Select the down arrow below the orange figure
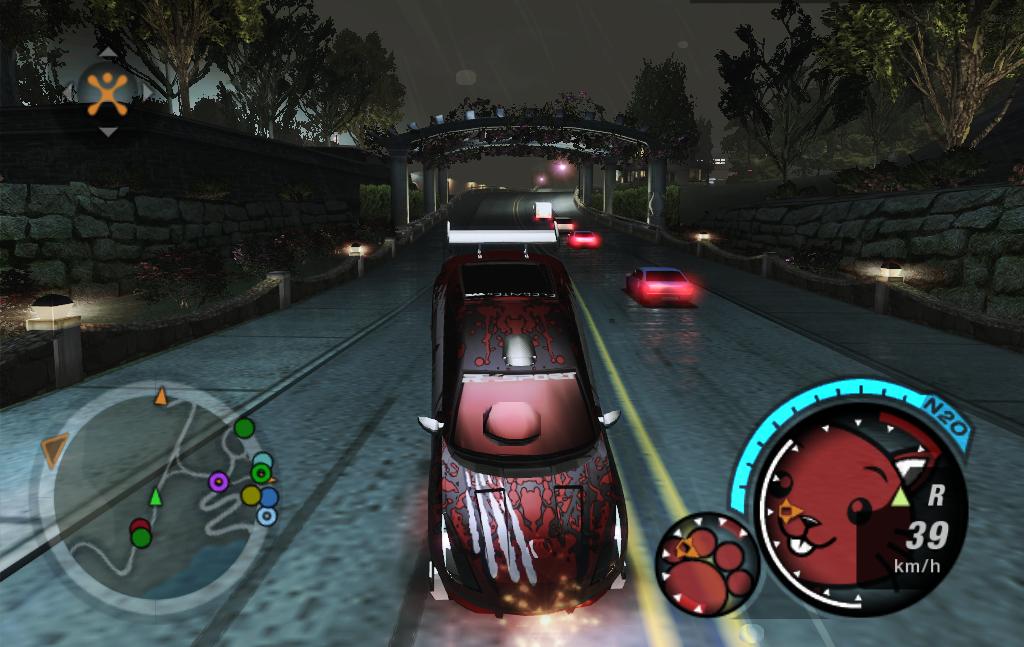Image resolution: width=1024 pixels, height=647 pixels. (x=107, y=131)
